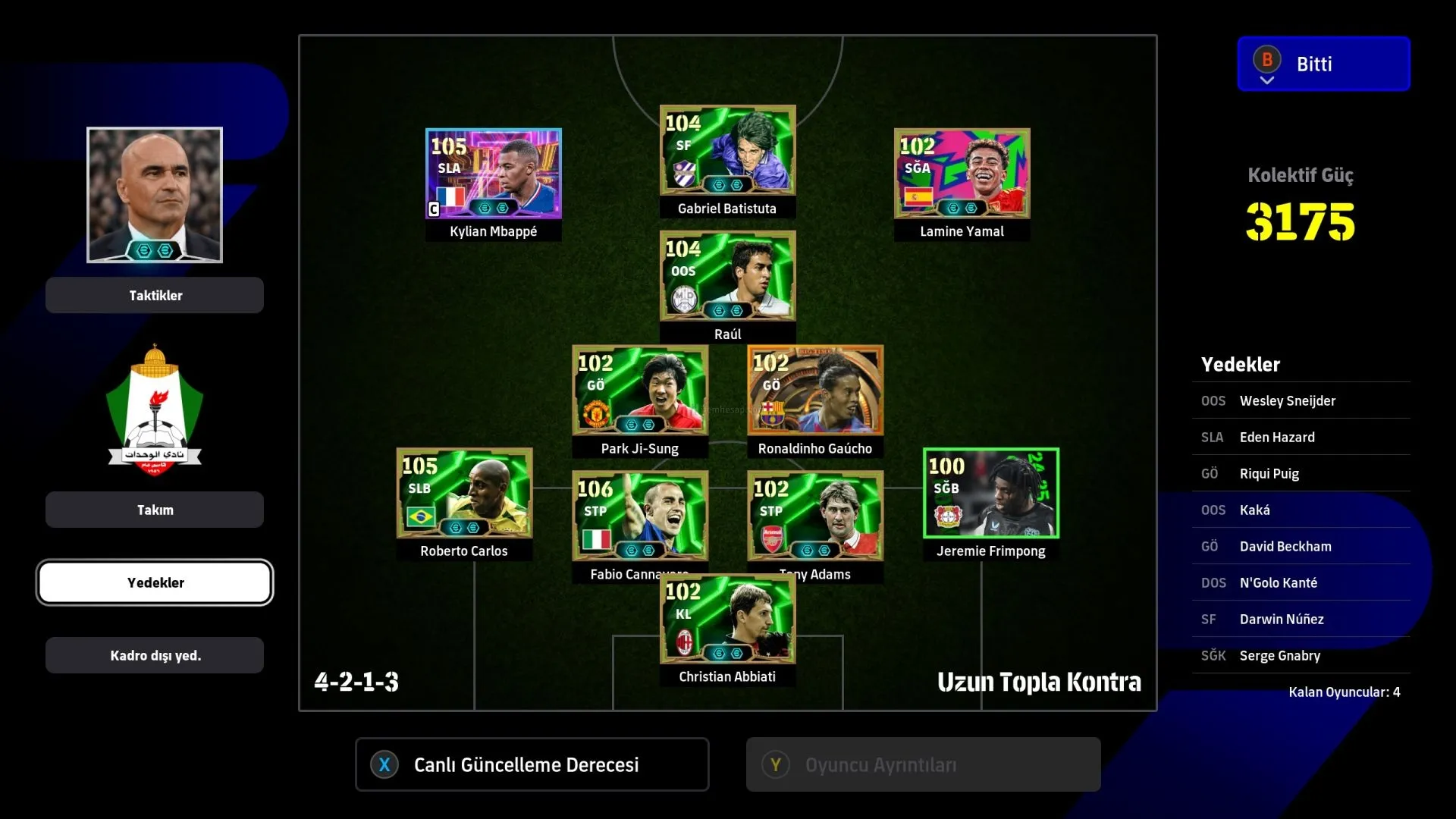
Task: Choose Kaká from the substitutes list
Action: pos(1301,510)
